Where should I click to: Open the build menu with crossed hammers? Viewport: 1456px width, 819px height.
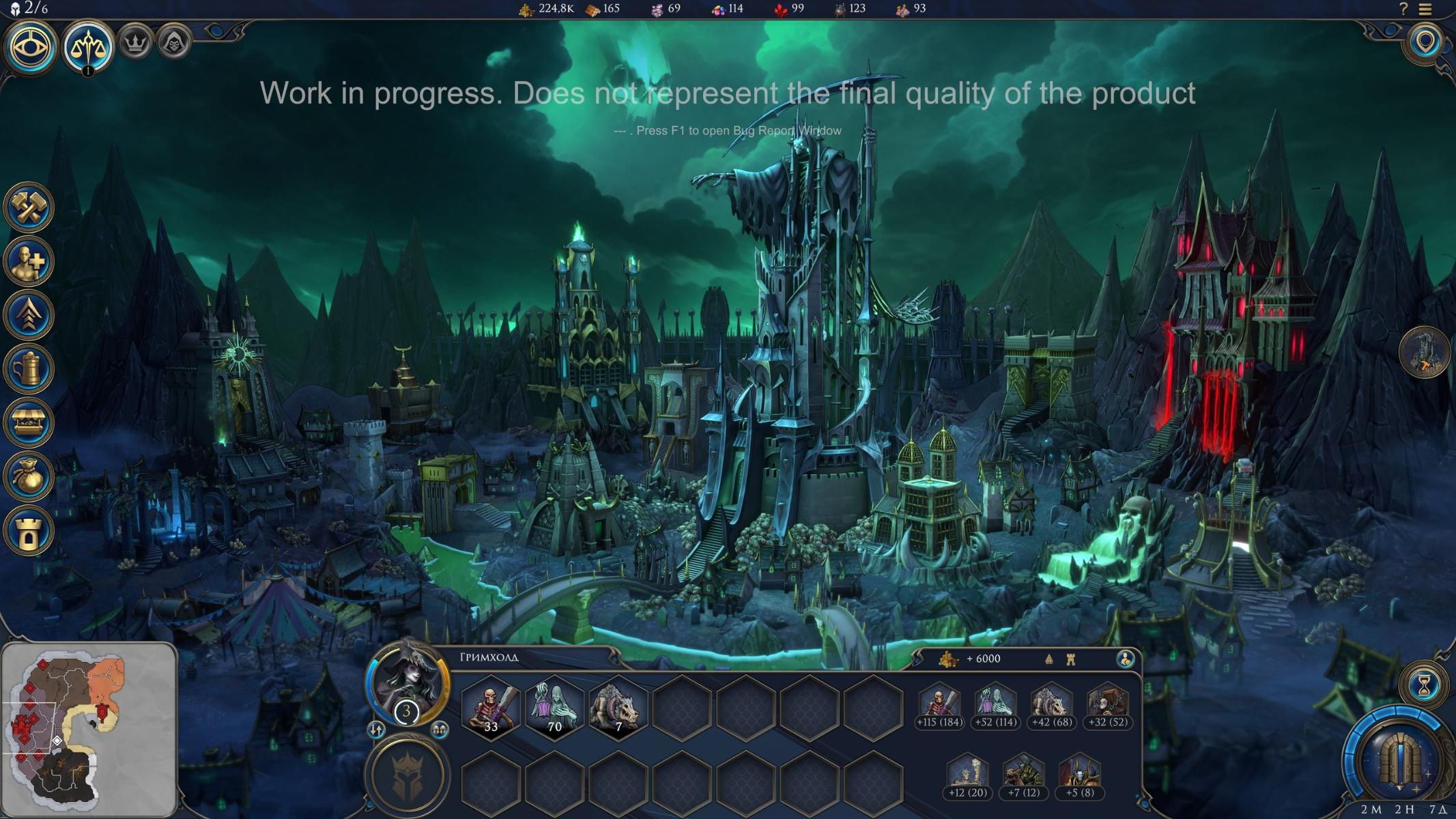click(29, 207)
